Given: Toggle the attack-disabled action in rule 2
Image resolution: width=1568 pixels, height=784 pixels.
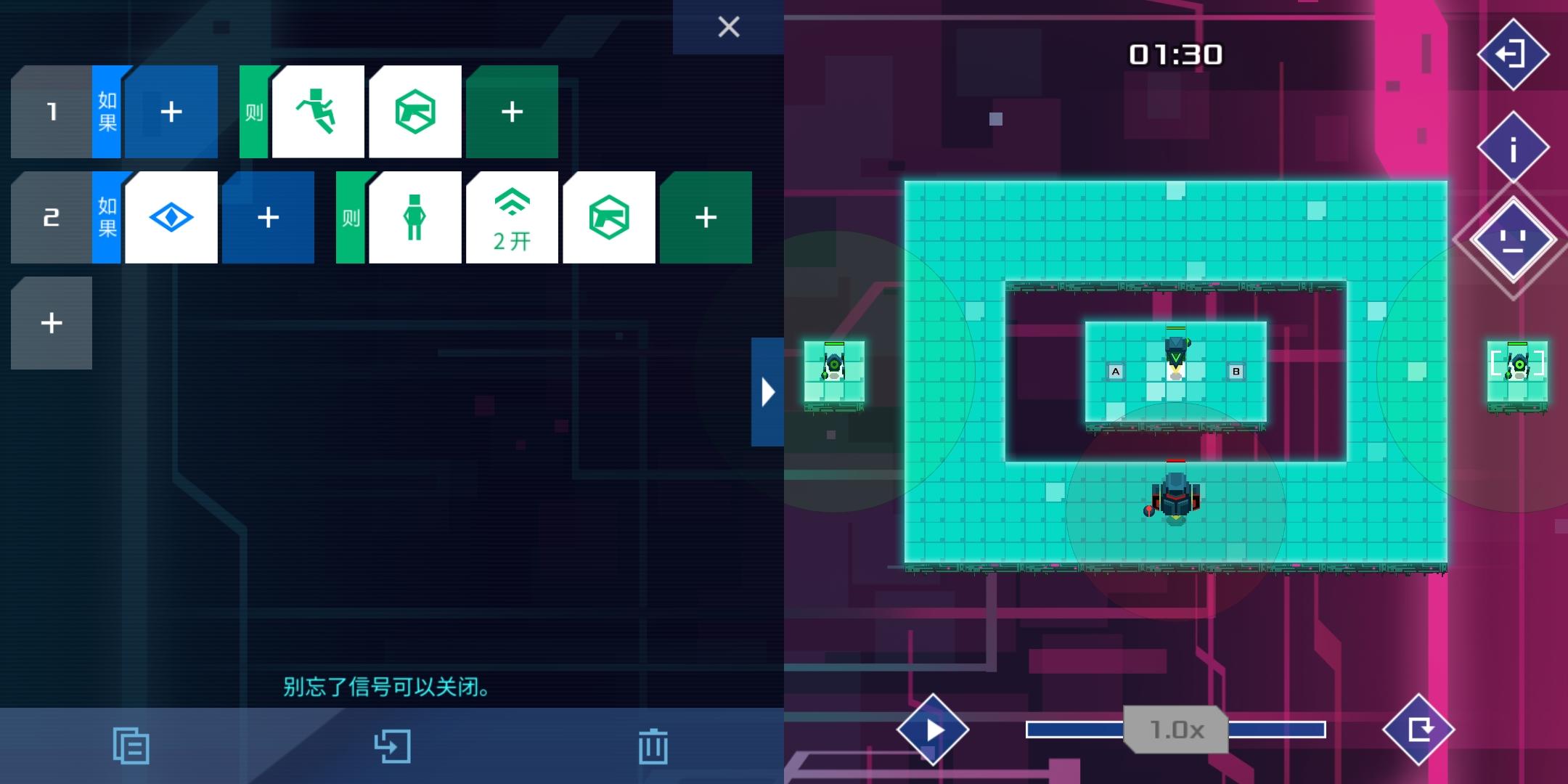Looking at the screenshot, I should pos(610,217).
